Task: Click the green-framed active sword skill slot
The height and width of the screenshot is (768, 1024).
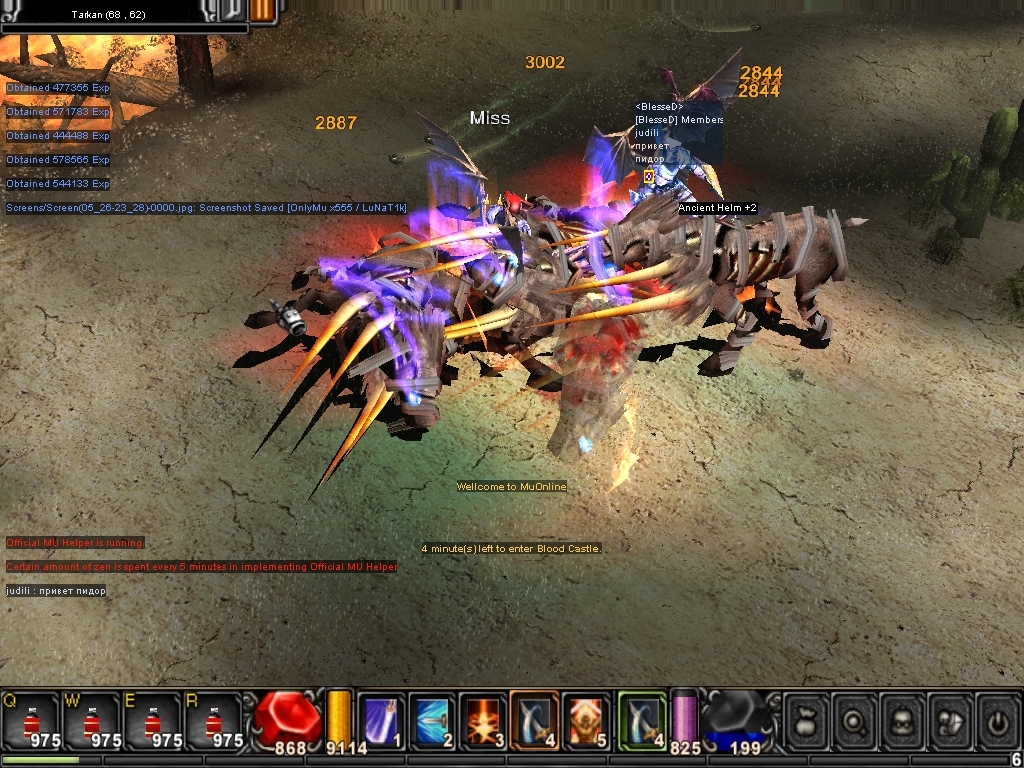Action: [641, 720]
